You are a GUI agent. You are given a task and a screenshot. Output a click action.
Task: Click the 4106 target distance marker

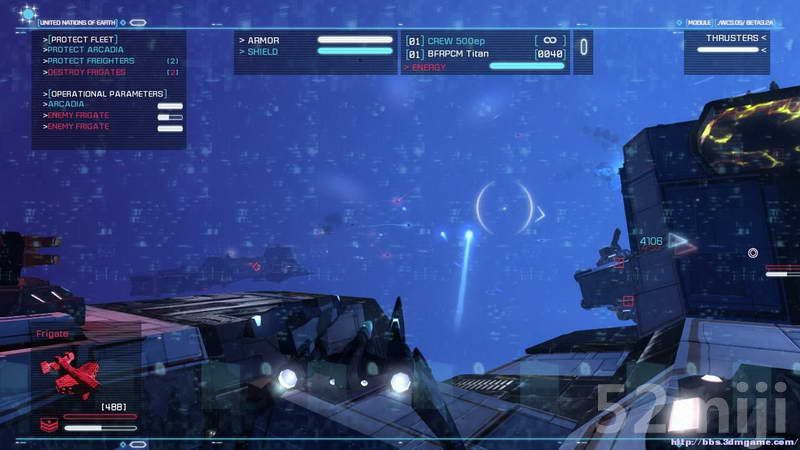coord(652,241)
